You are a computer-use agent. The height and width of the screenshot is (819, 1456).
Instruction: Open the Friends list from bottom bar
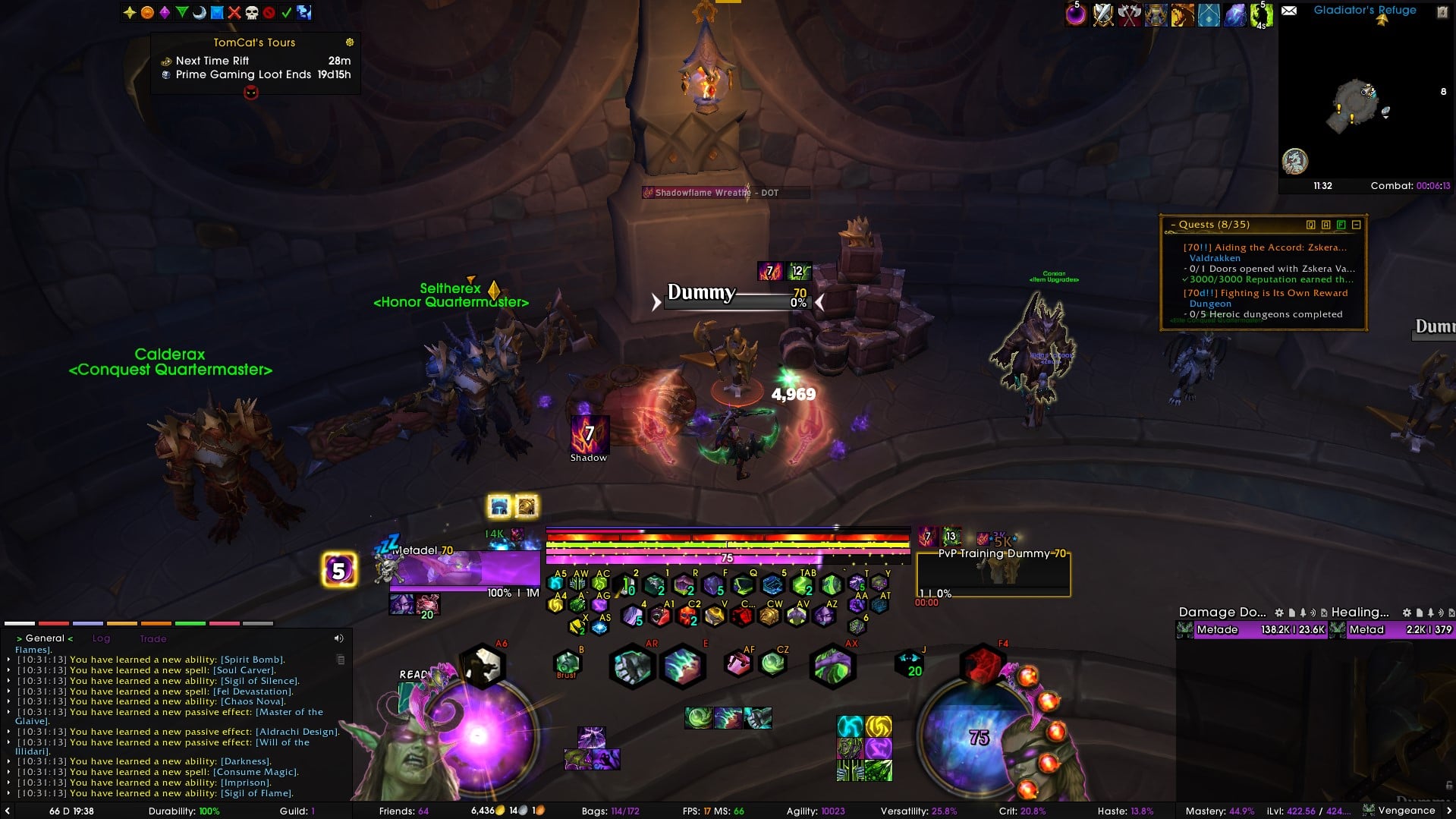(404, 811)
